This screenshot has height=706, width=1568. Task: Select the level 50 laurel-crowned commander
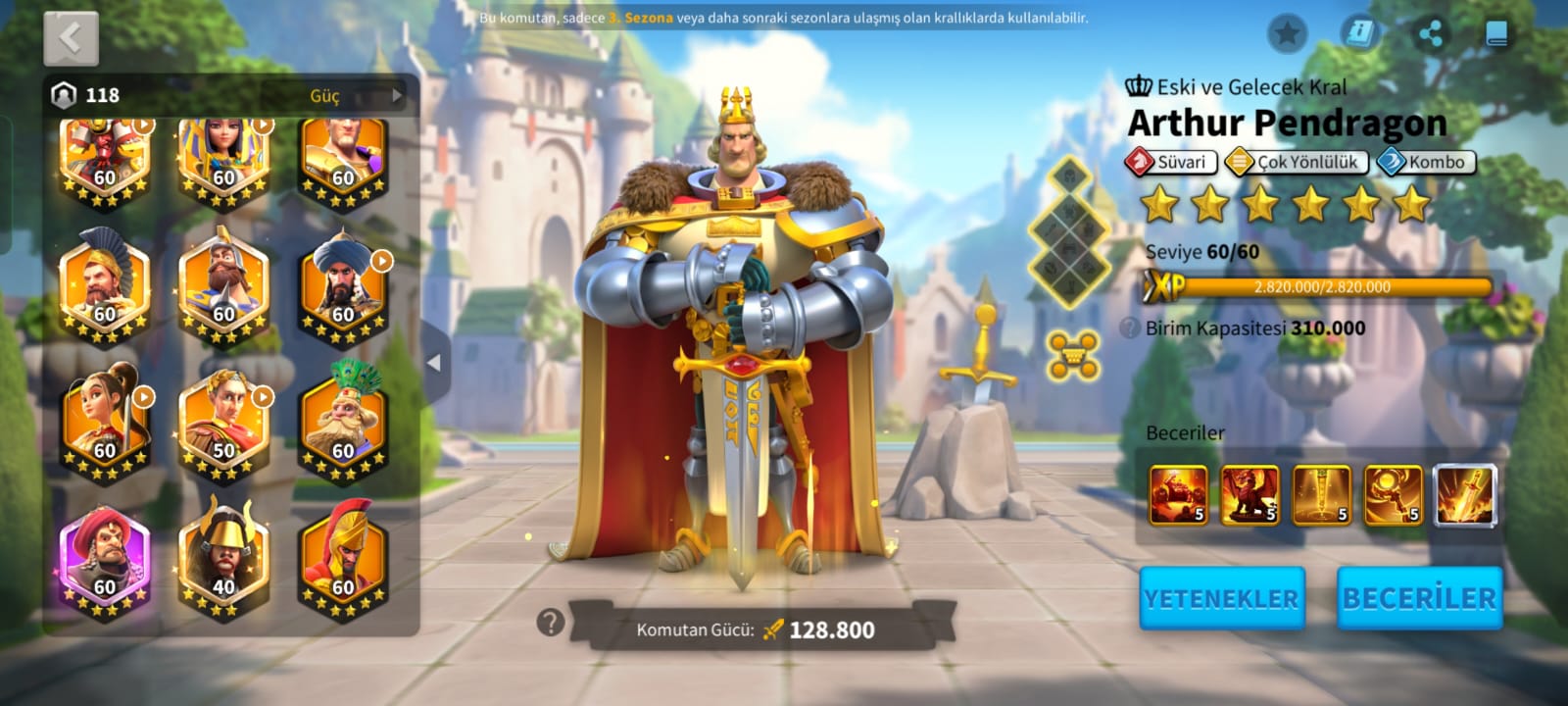click(x=223, y=422)
